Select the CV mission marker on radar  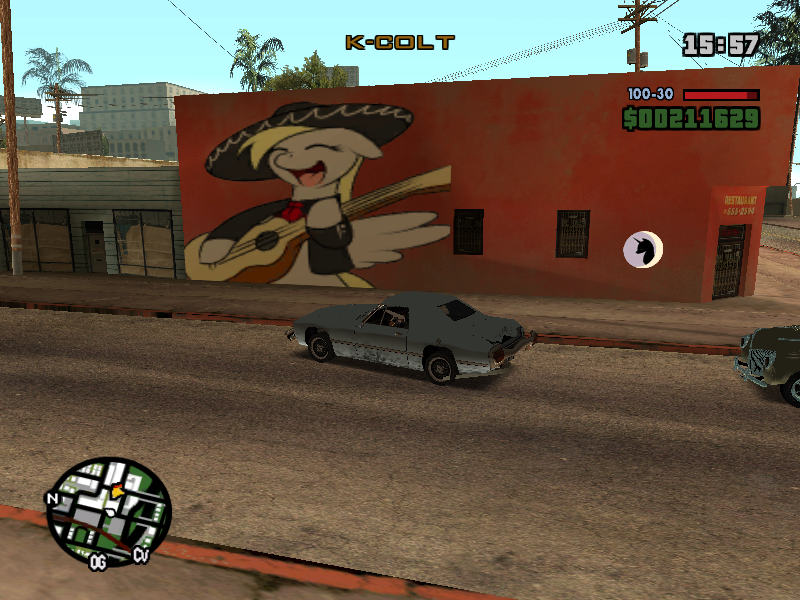coord(140,554)
